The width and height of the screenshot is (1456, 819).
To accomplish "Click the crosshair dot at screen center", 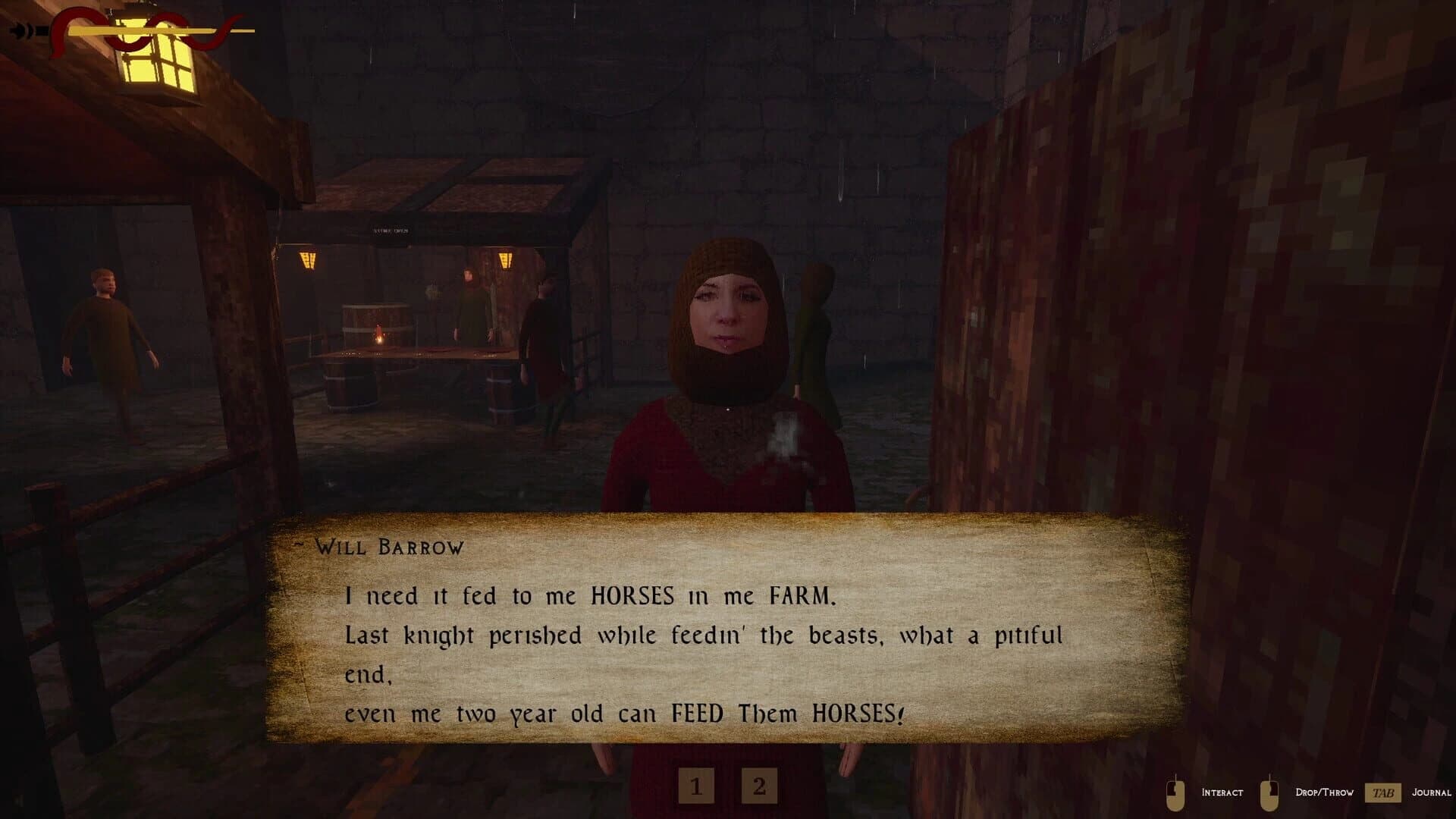I will pyautogui.click(x=728, y=409).
